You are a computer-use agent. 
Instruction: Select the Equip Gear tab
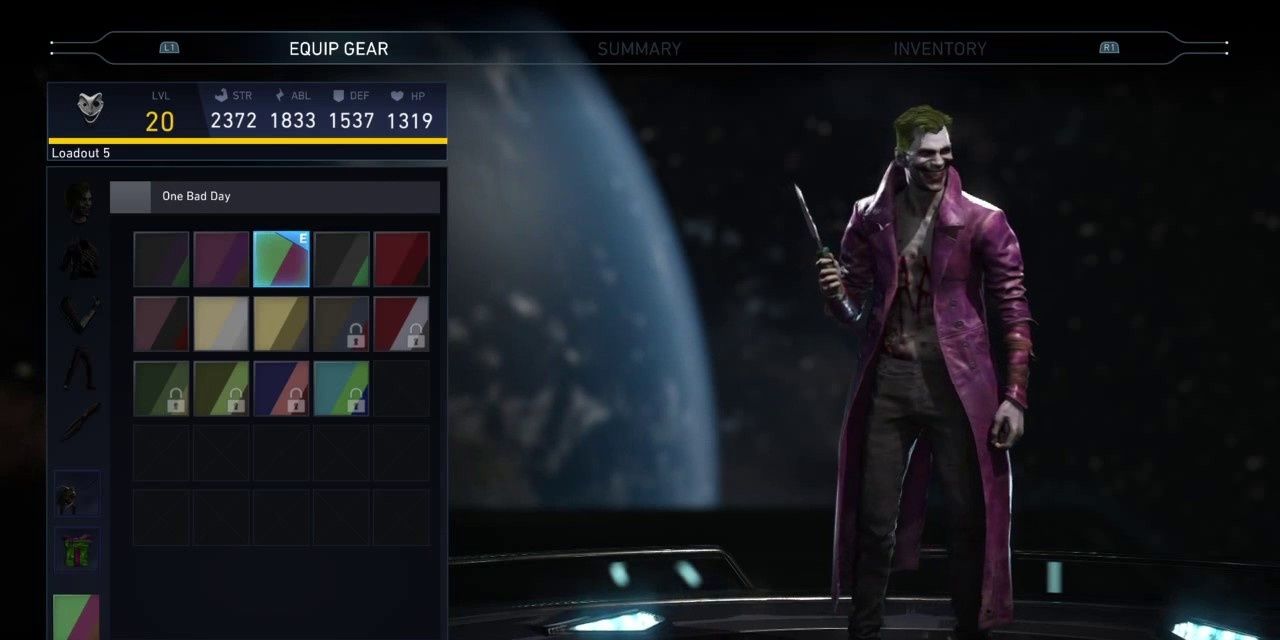coord(338,48)
